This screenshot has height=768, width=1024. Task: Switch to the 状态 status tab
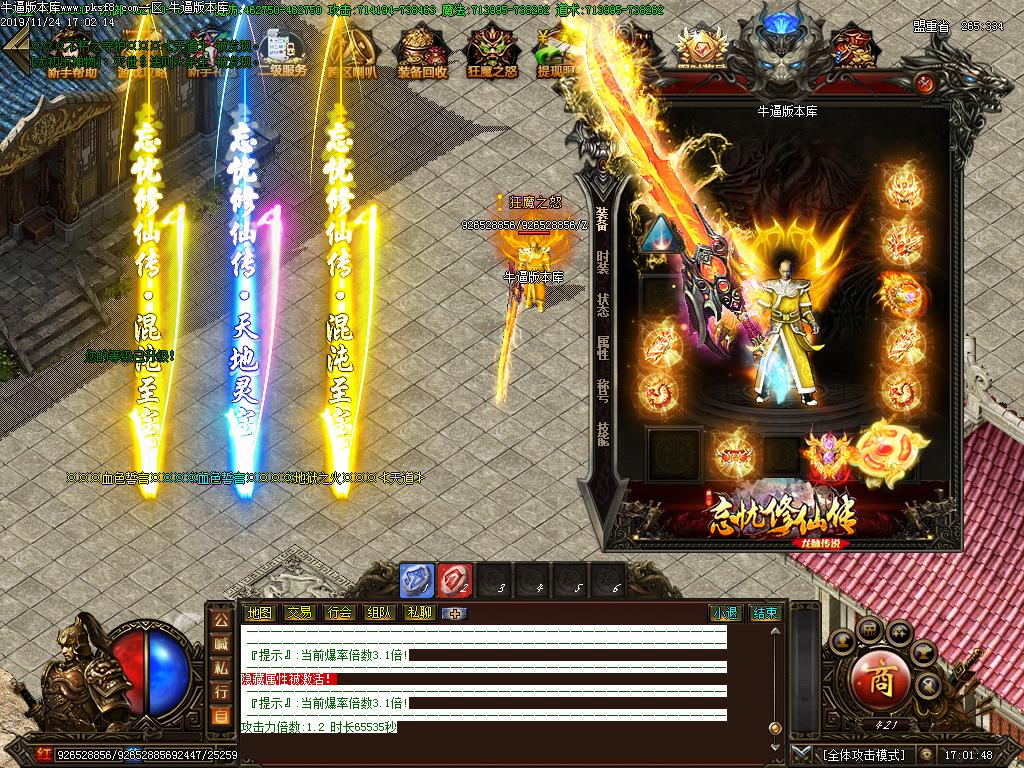[x=602, y=305]
